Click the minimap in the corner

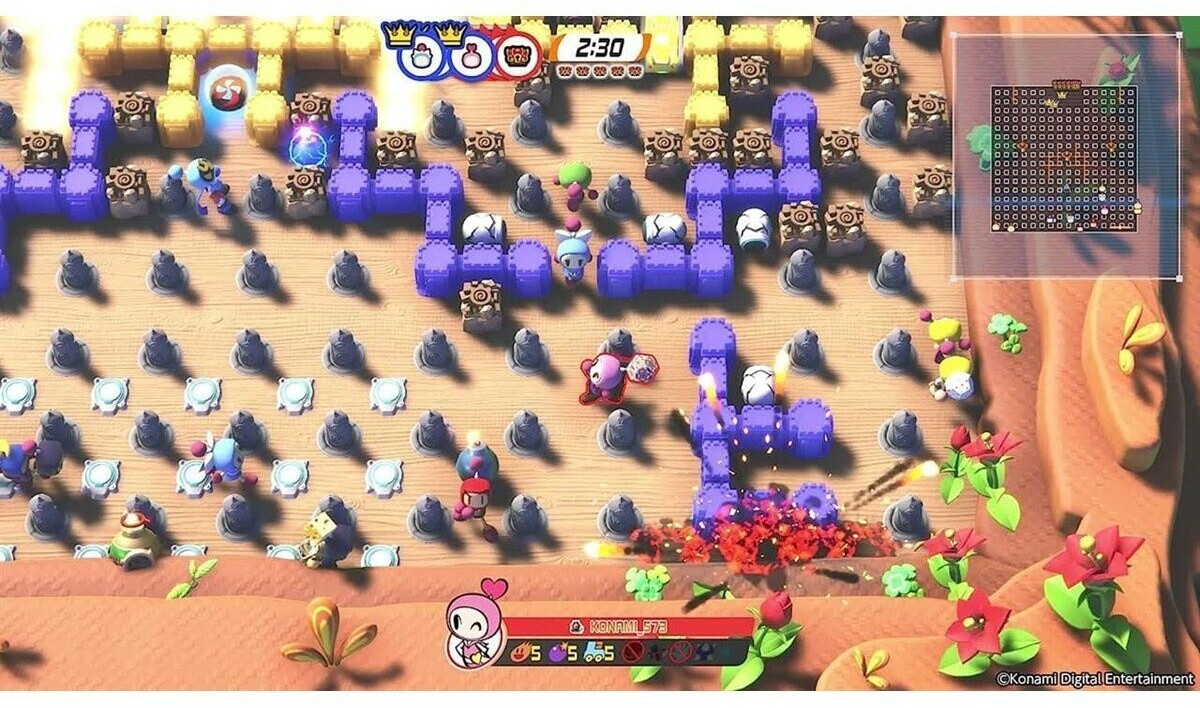[1065, 157]
